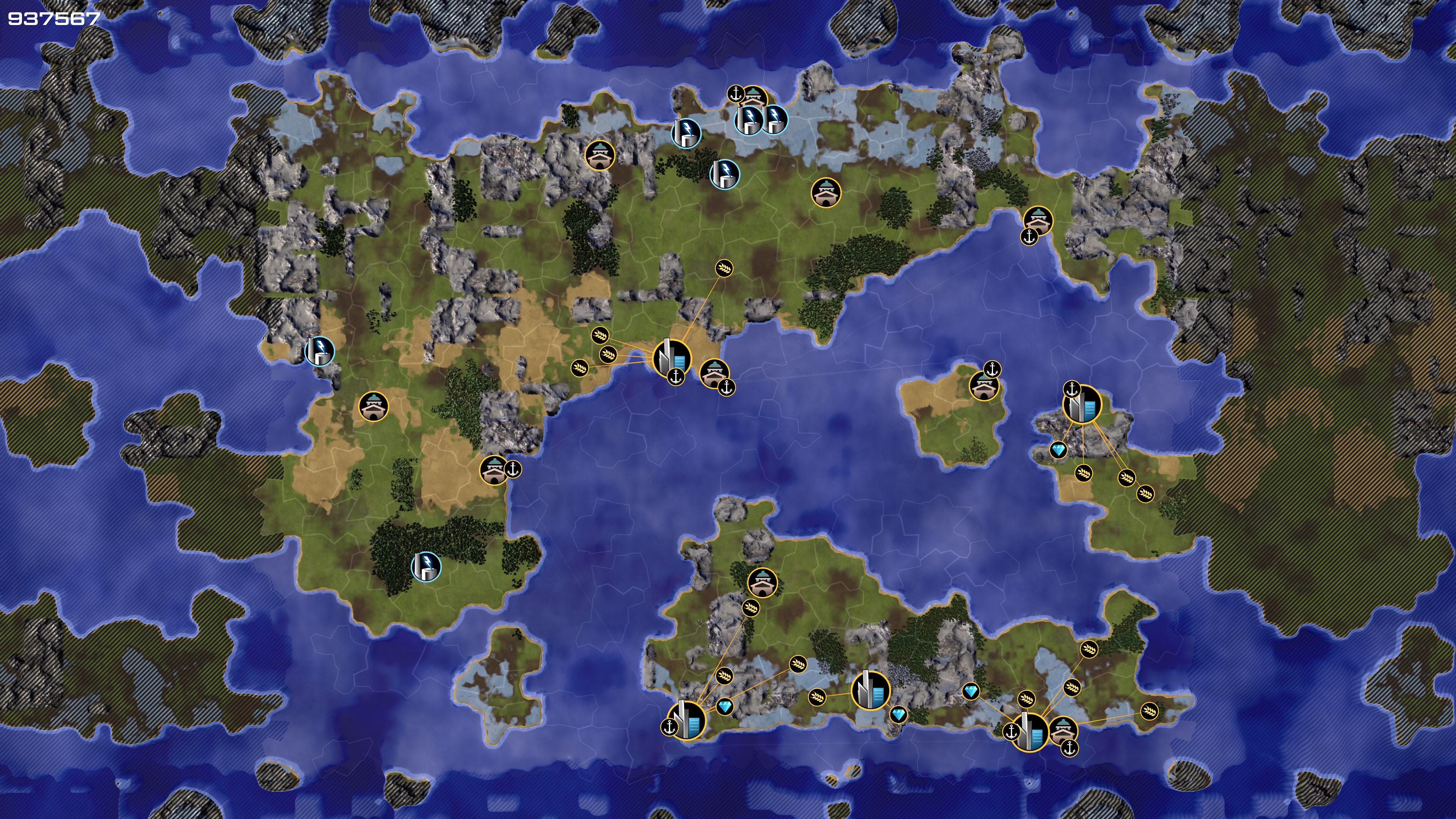This screenshot has width=1456, height=819.
Task: Select the mainland city linked to four wheat farms
Action: click(x=672, y=357)
